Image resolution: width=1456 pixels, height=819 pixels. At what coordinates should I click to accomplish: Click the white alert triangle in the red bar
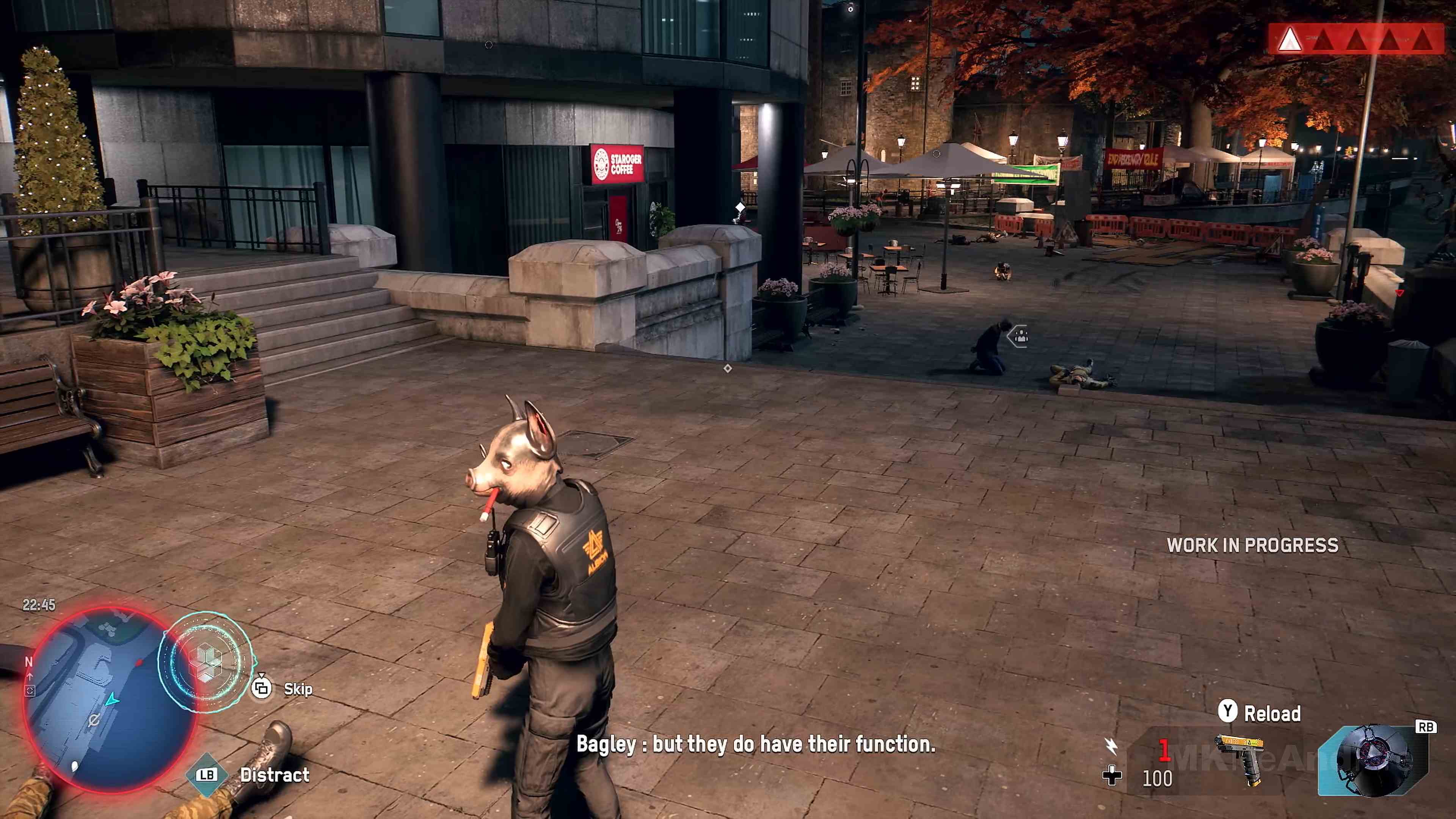tap(1291, 39)
